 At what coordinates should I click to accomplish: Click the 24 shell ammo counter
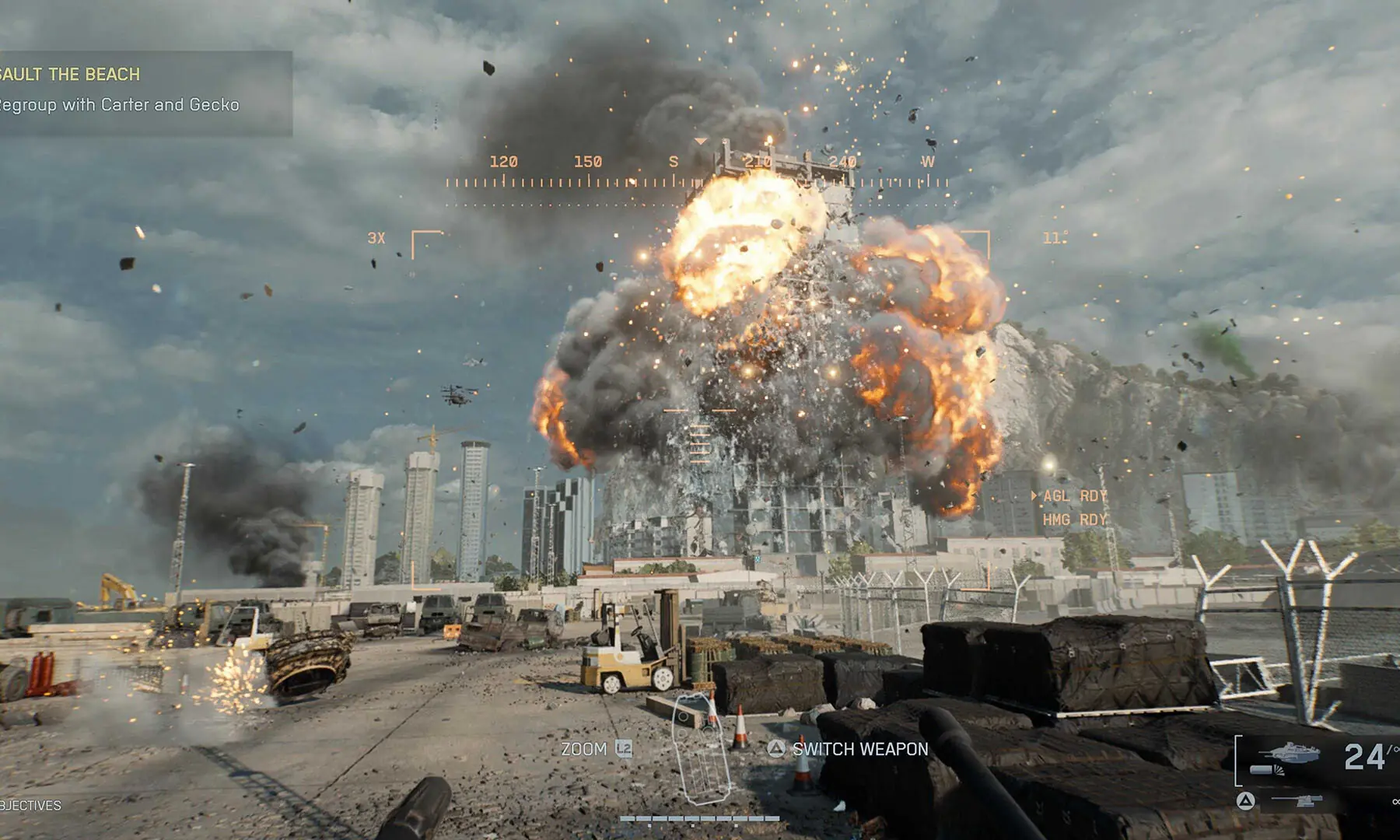point(1363,756)
